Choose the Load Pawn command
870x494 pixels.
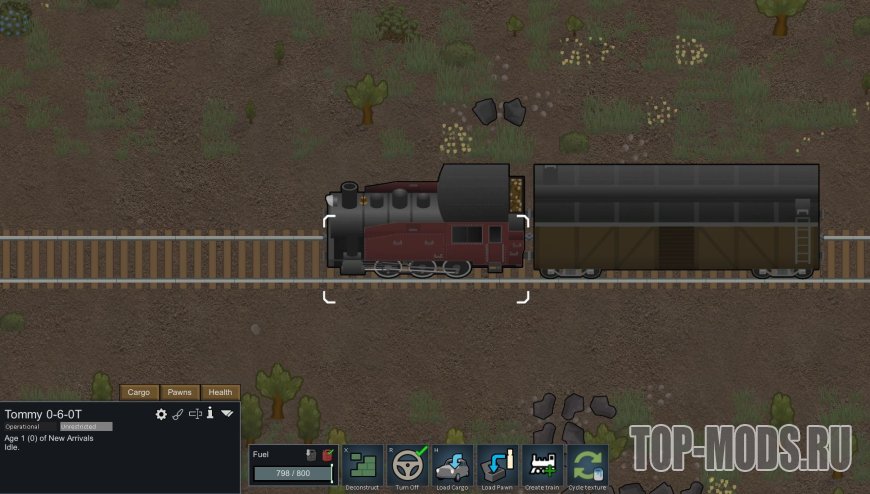(498, 465)
